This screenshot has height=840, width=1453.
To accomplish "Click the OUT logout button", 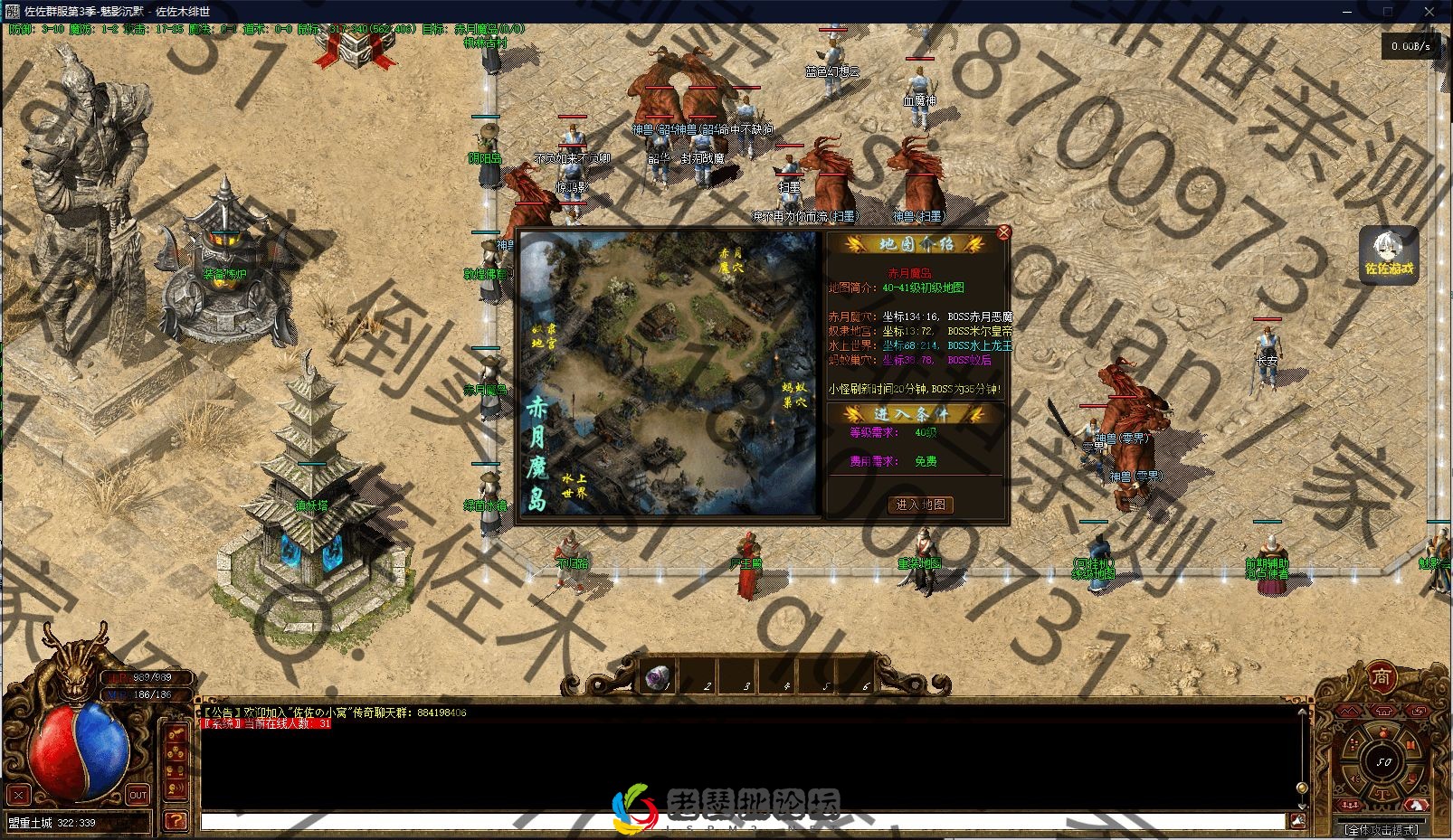I will tap(138, 795).
